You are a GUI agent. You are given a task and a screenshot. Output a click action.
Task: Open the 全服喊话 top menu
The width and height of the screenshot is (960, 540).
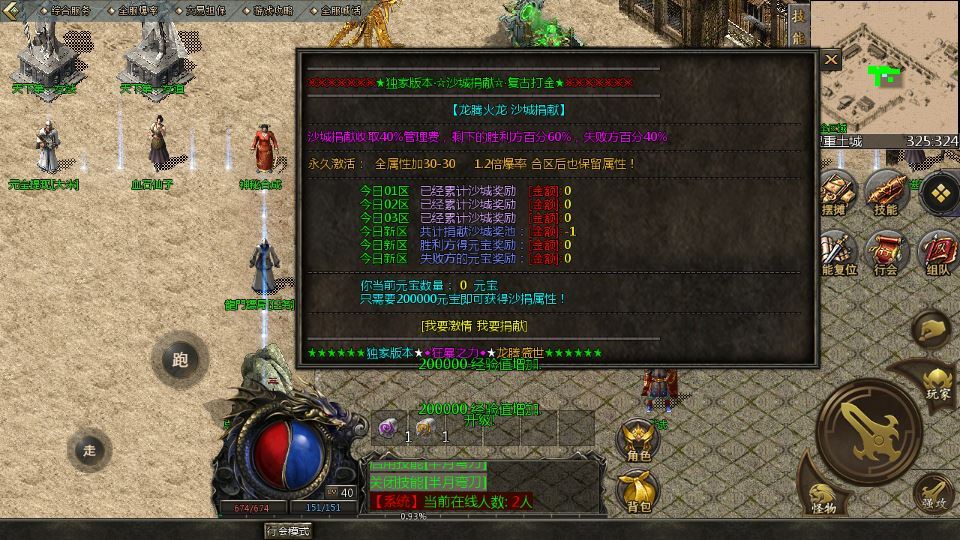point(340,11)
